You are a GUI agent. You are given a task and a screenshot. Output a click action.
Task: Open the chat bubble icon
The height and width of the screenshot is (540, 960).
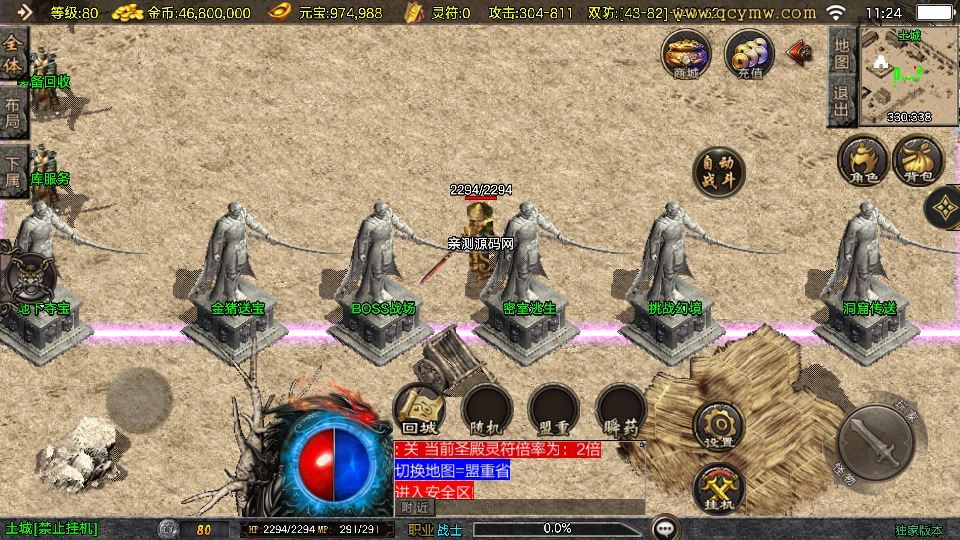point(663,528)
